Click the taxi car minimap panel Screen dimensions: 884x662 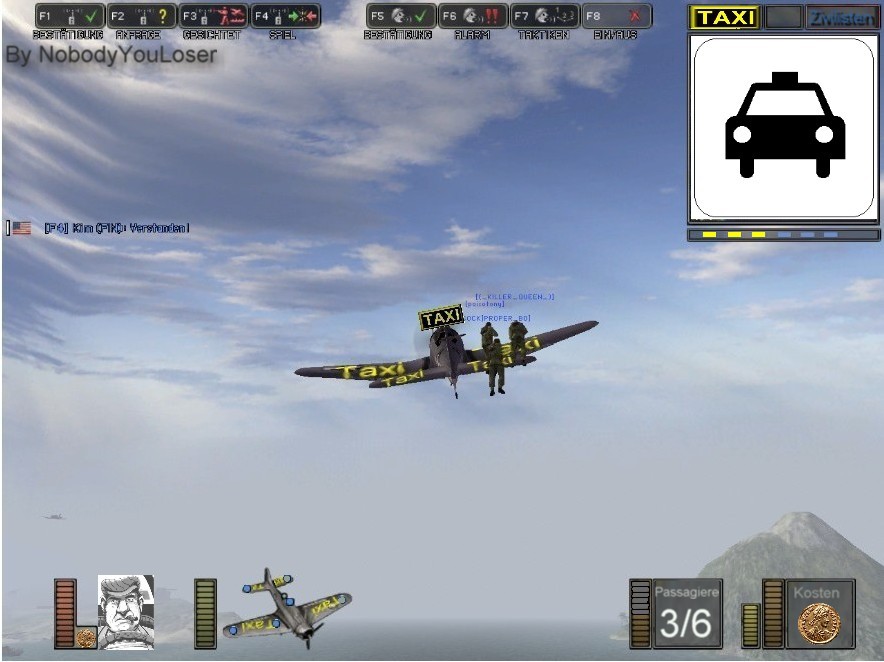[783, 128]
